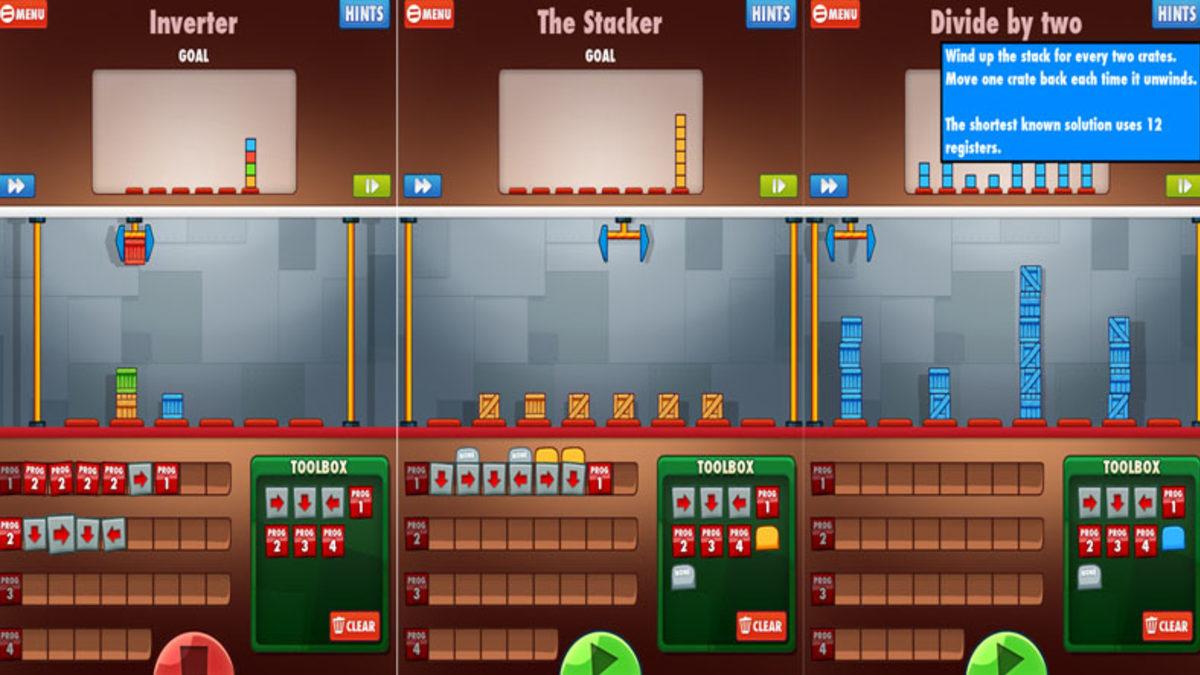Select Prog 4 tile in Inverter toolbox

pyautogui.click(x=333, y=541)
